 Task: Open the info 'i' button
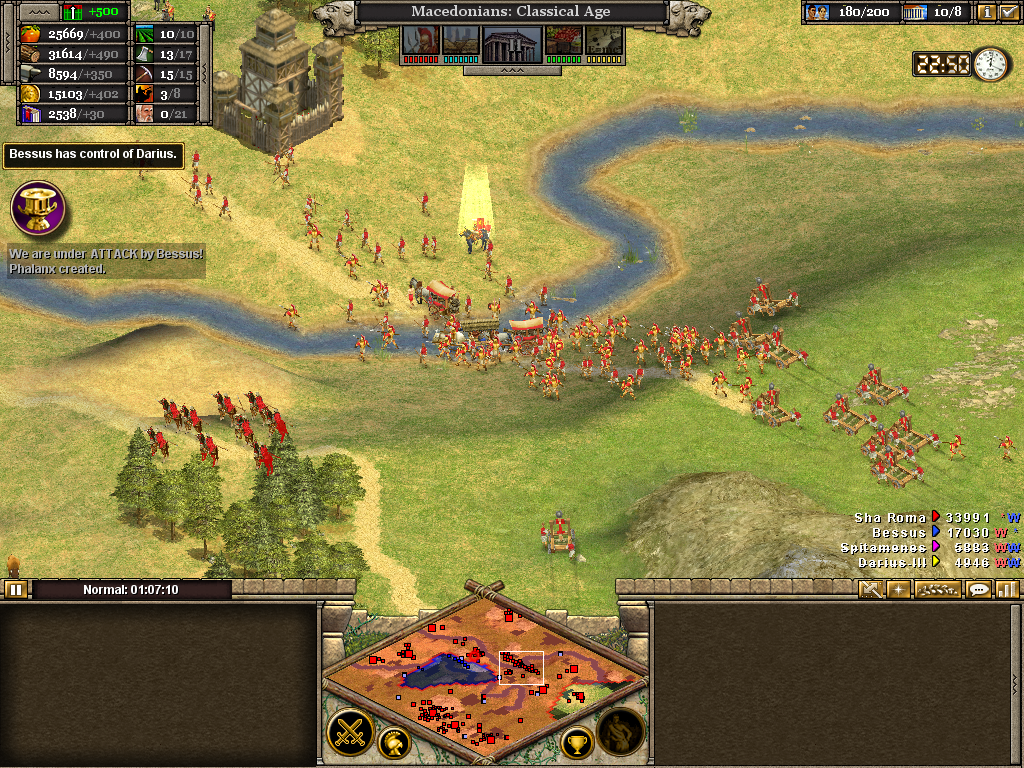pyautogui.click(x=986, y=13)
